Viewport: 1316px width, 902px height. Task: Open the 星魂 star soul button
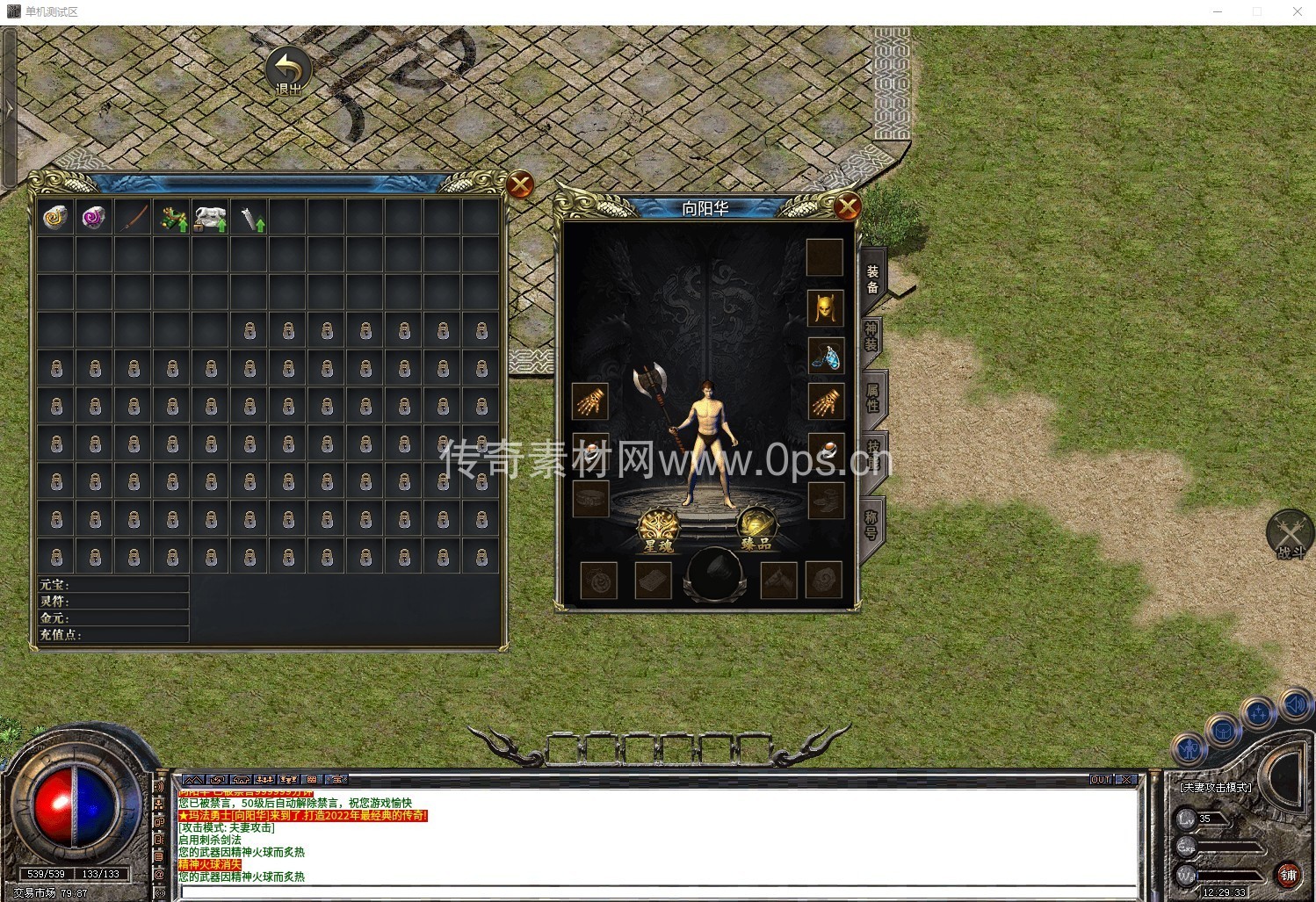pyautogui.click(x=659, y=530)
